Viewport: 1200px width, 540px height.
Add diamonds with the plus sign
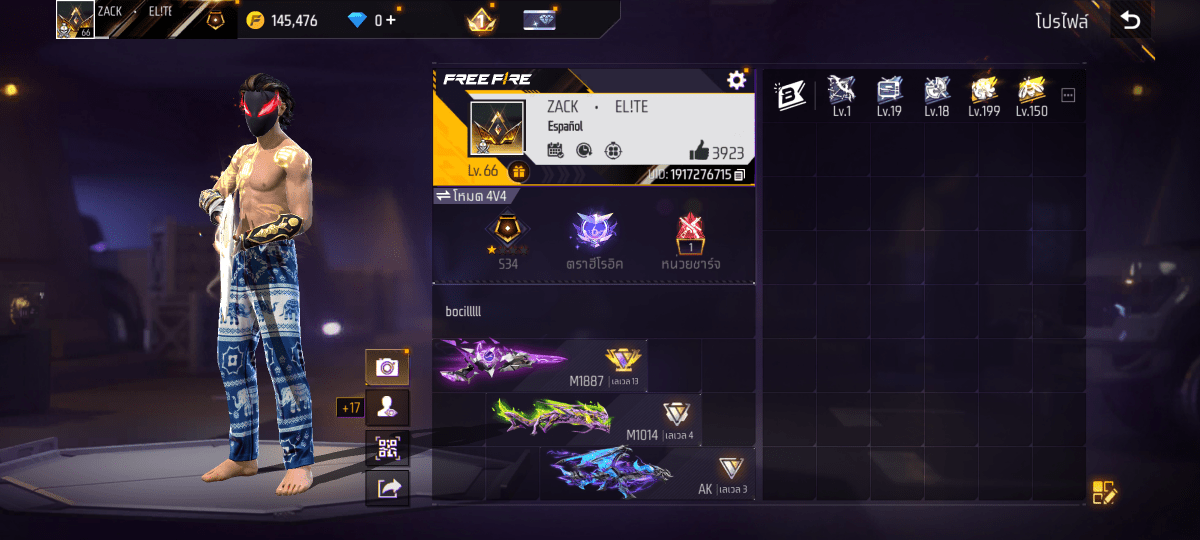tap(390, 20)
